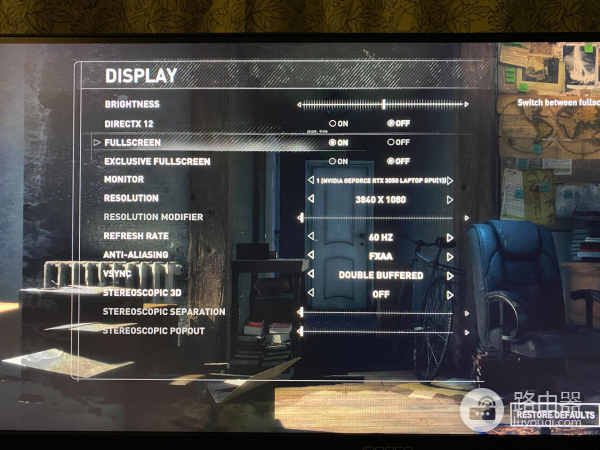Toggle Stereoscopic 3D with its right arrow

pos(451,295)
